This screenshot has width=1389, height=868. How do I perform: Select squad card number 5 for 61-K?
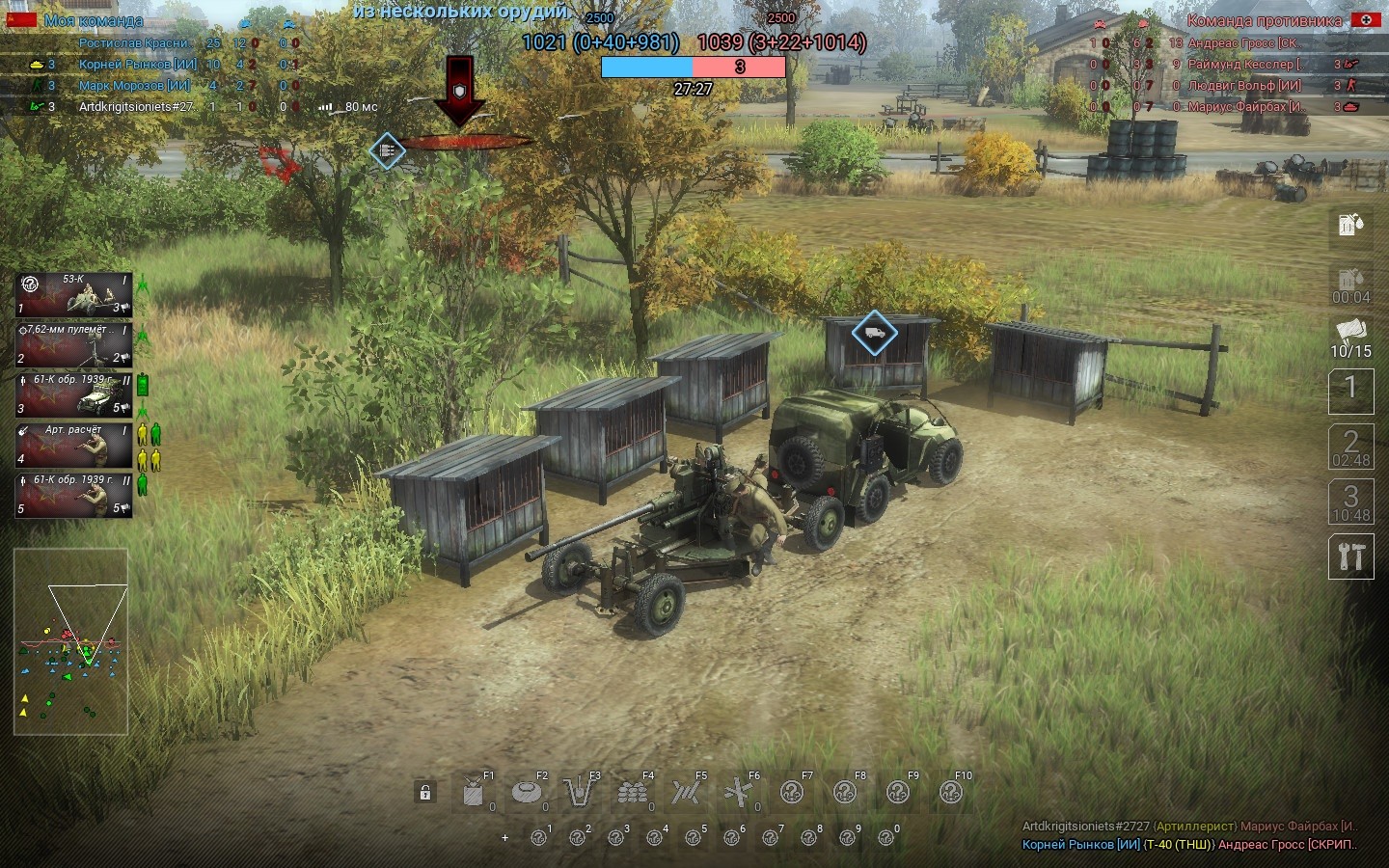(x=73, y=495)
